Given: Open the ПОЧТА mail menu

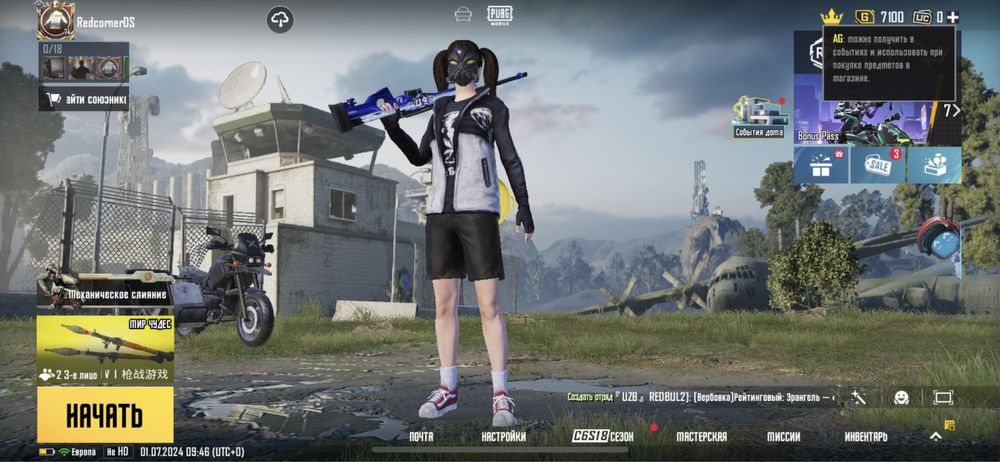Looking at the screenshot, I should [x=421, y=437].
